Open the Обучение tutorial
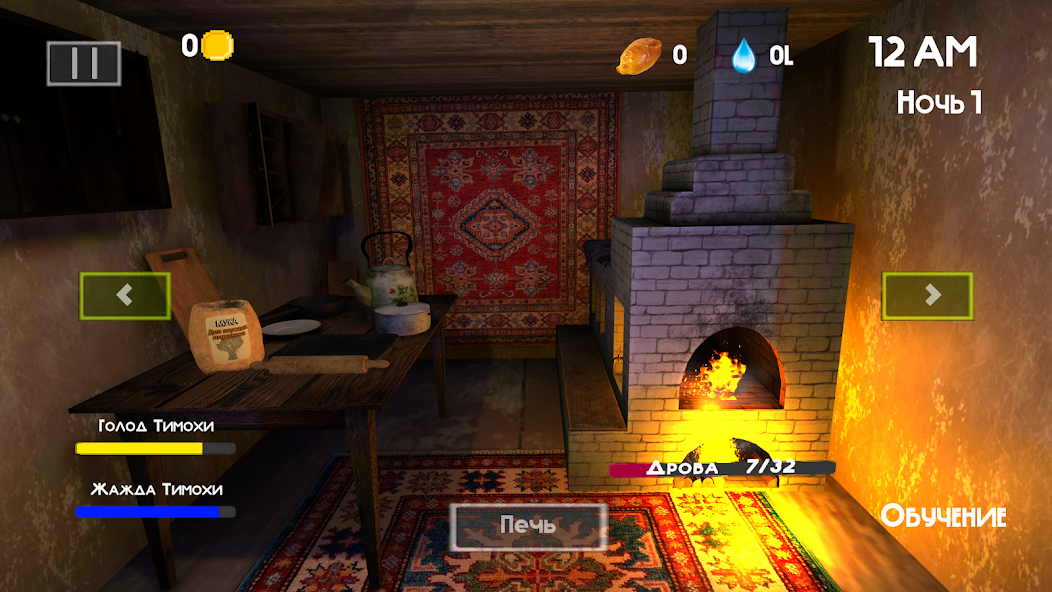Viewport: 1052px width, 592px height. point(943,517)
